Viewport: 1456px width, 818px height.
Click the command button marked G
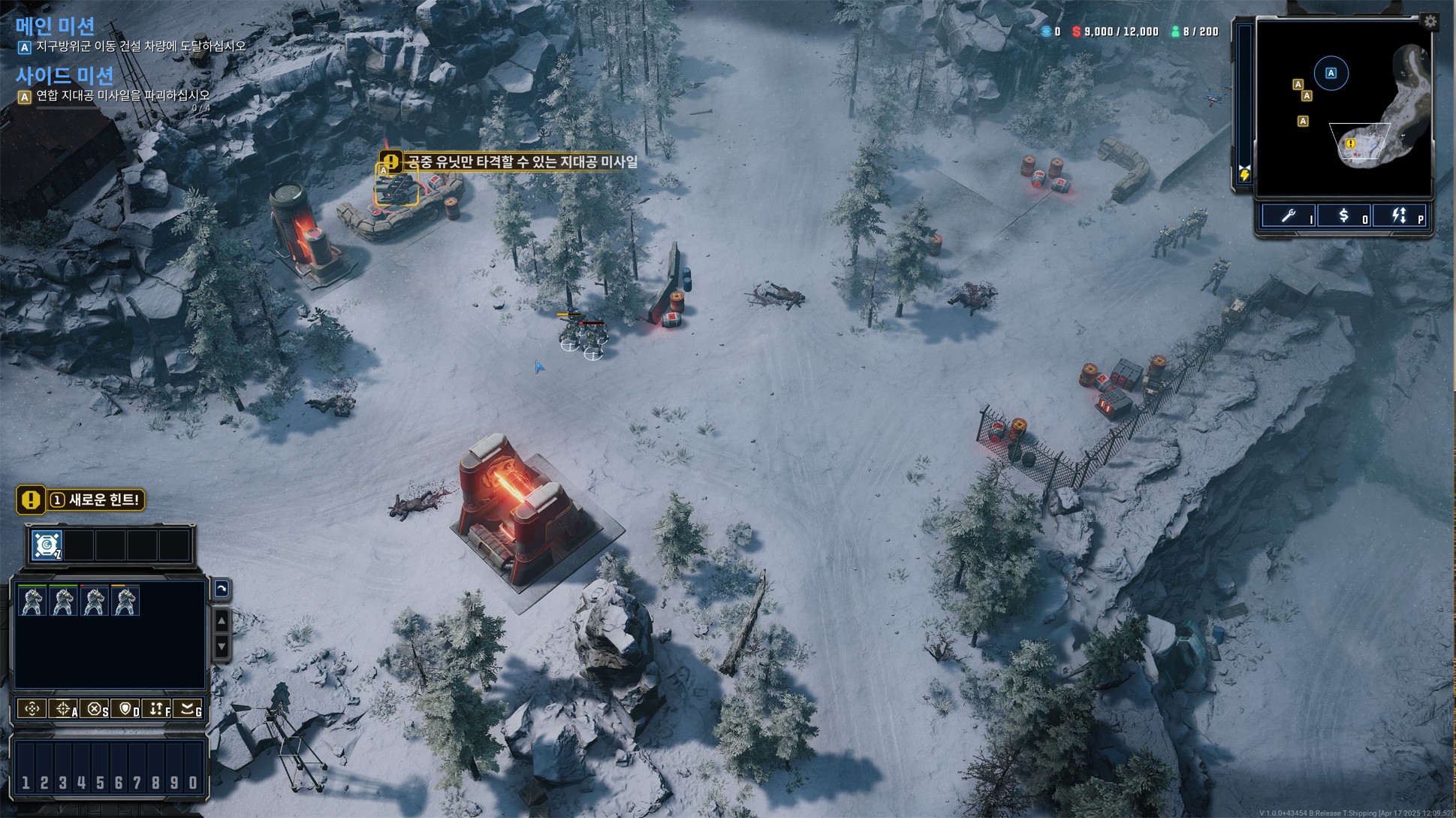188,708
